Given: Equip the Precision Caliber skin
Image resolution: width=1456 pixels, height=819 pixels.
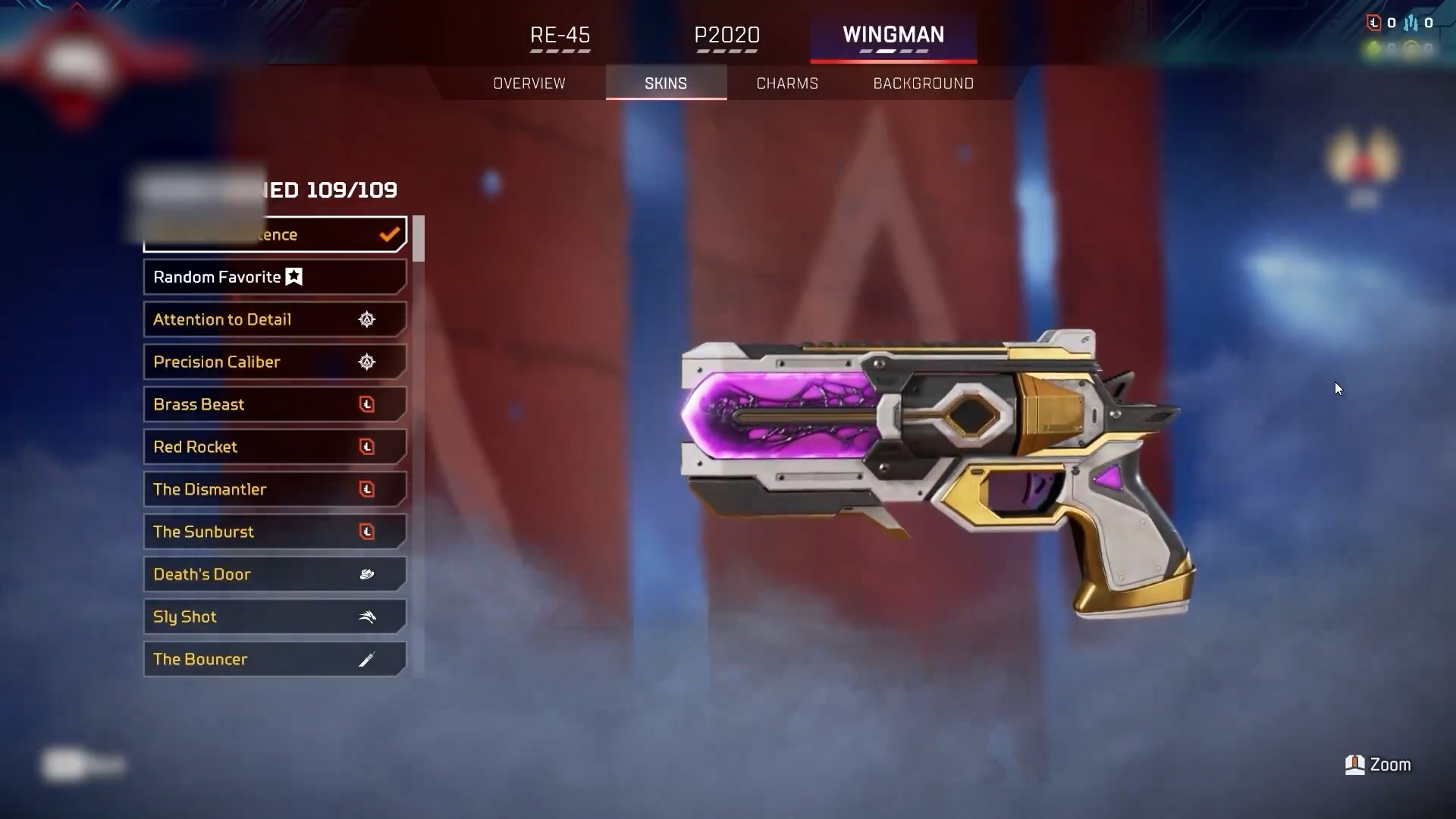Looking at the screenshot, I should tap(275, 362).
